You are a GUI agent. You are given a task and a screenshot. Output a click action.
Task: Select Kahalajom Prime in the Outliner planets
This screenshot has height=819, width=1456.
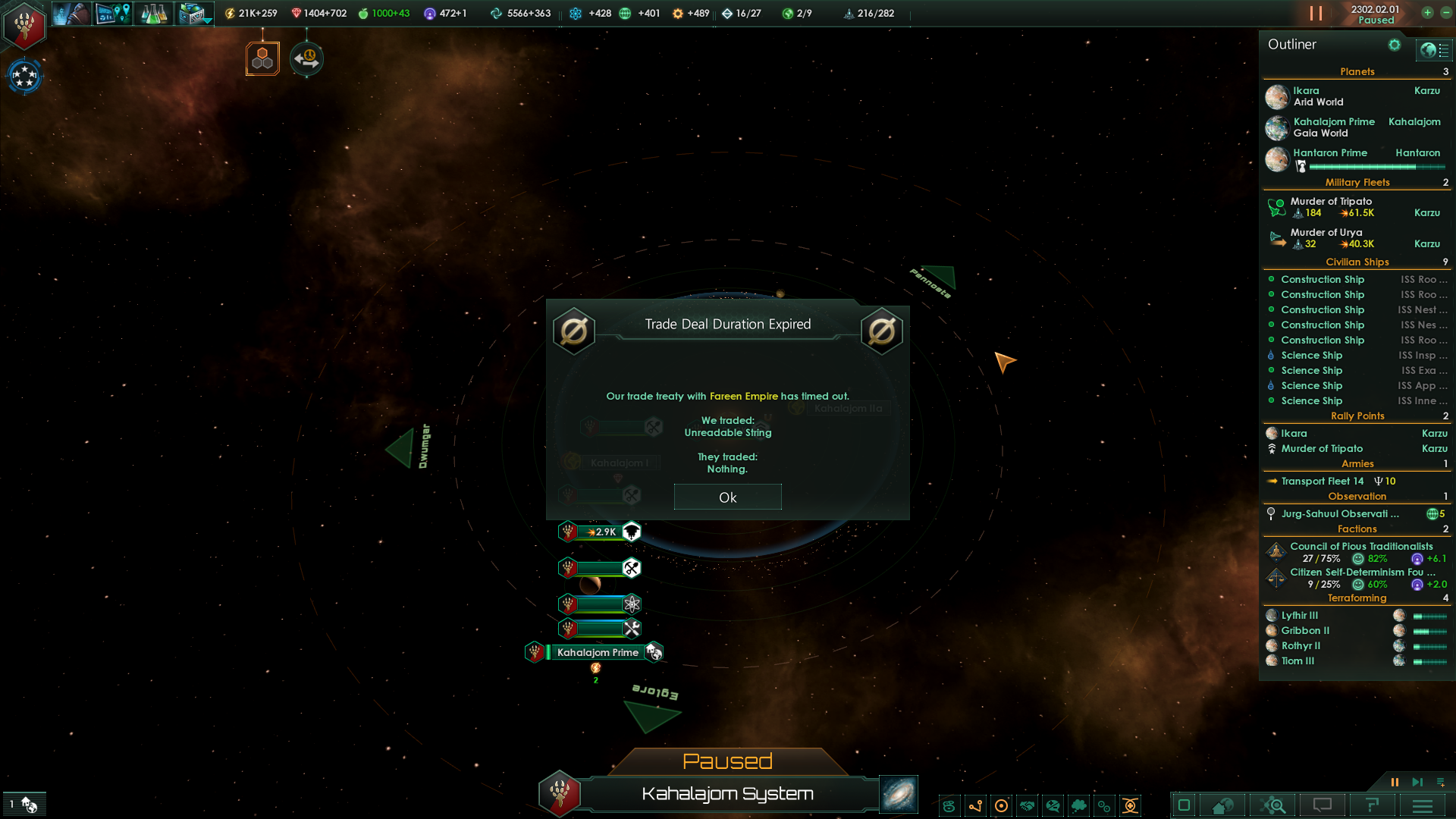[x=1333, y=122]
